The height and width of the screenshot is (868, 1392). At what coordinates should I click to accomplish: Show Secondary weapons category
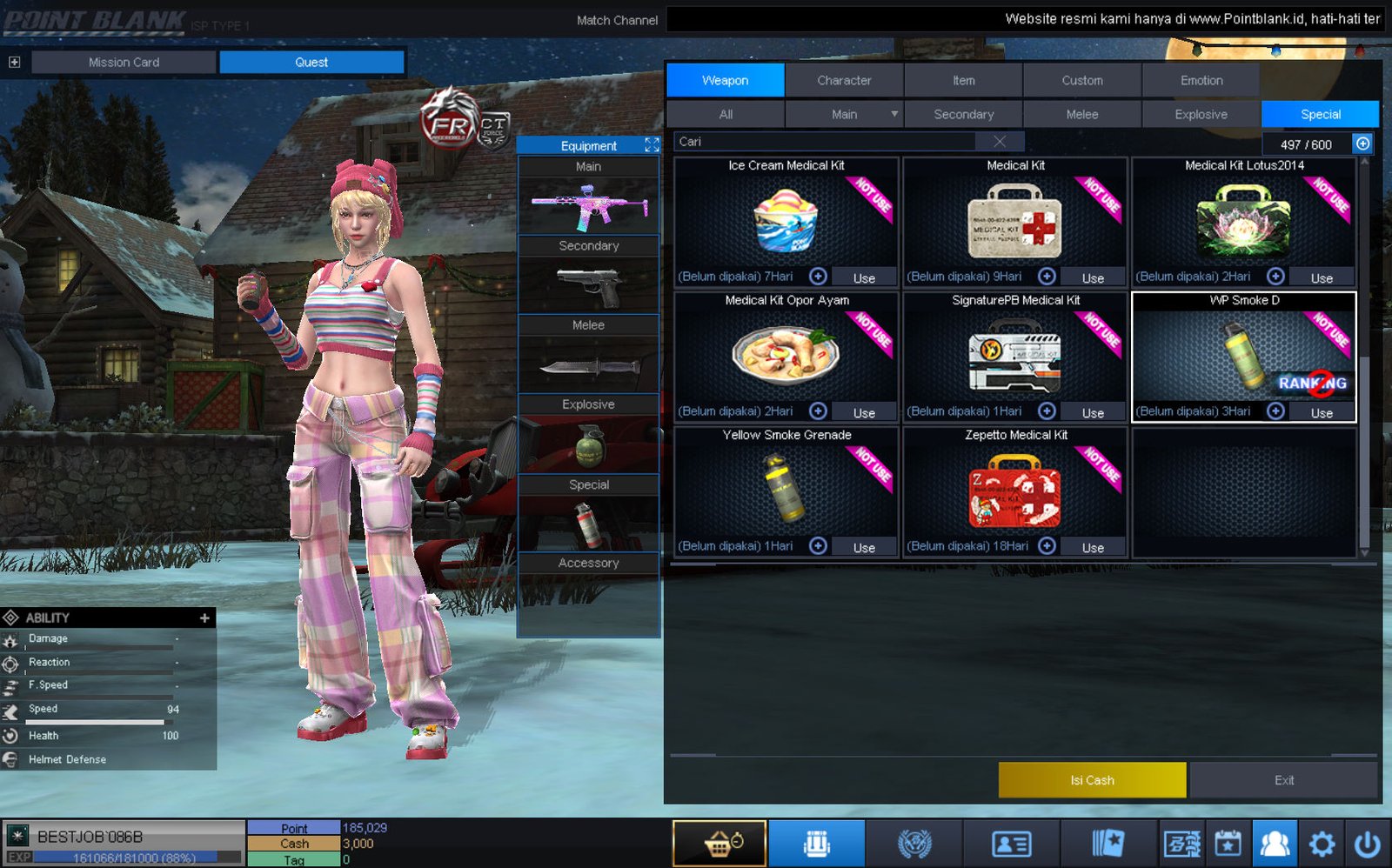click(x=963, y=114)
